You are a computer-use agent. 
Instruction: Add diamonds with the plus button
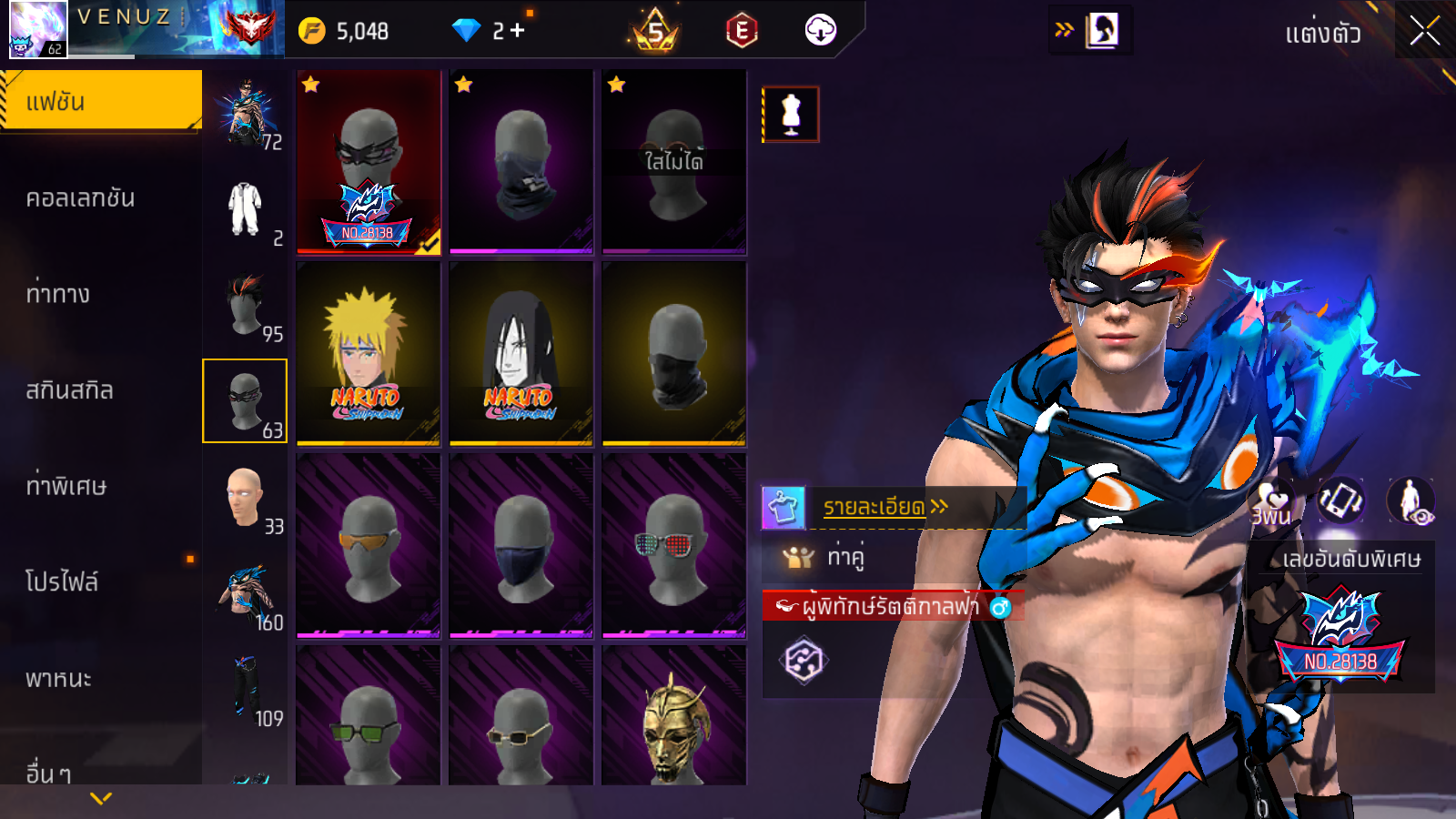[x=518, y=31]
